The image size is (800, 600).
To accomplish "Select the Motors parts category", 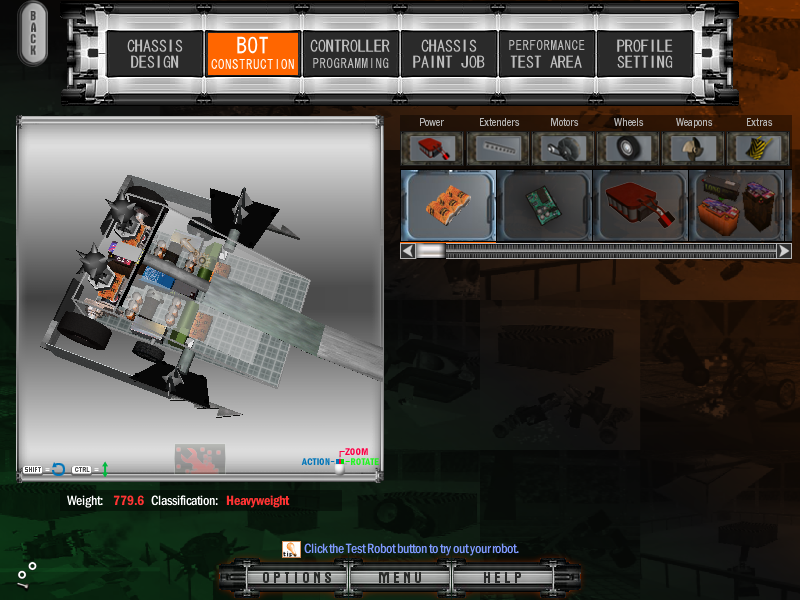I will 564,148.
